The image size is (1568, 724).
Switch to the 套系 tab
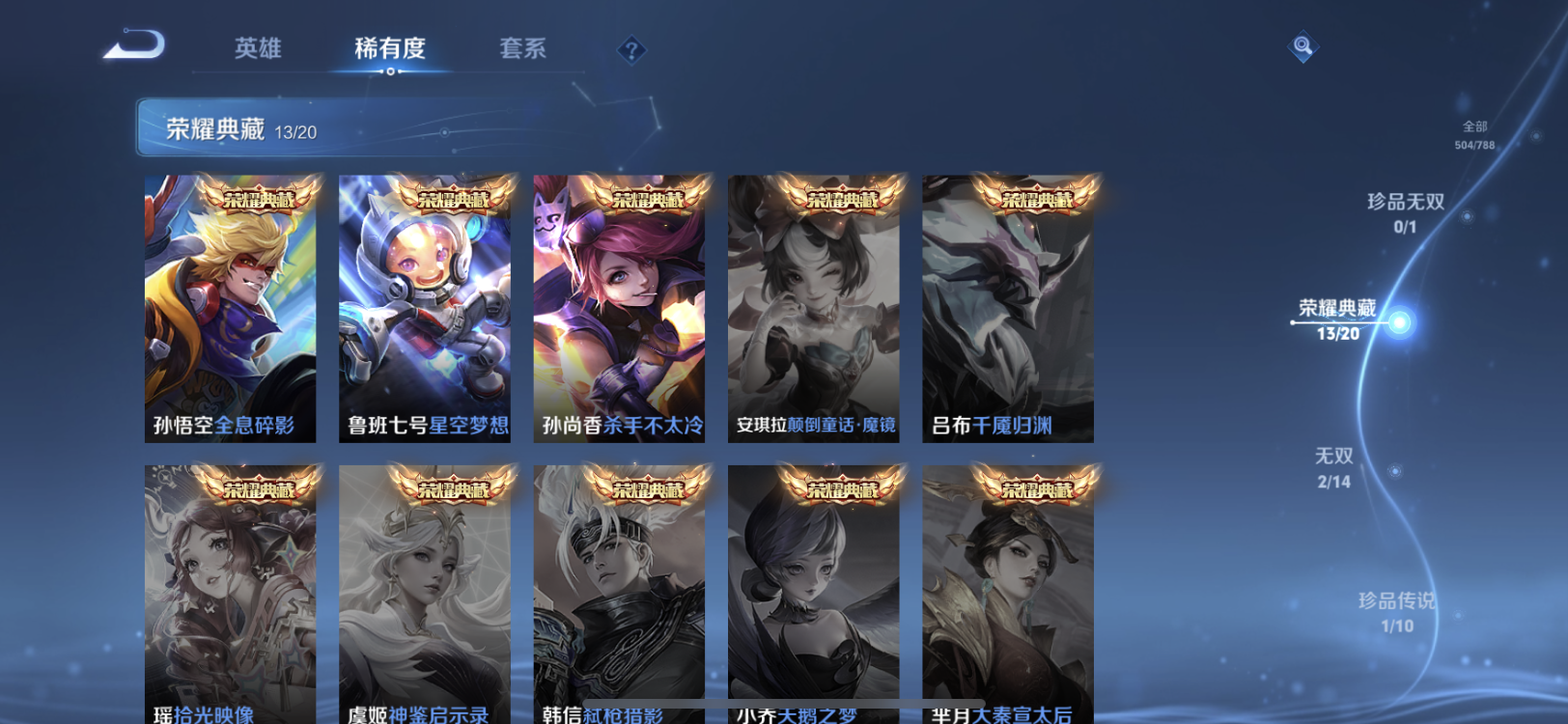tap(523, 48)
